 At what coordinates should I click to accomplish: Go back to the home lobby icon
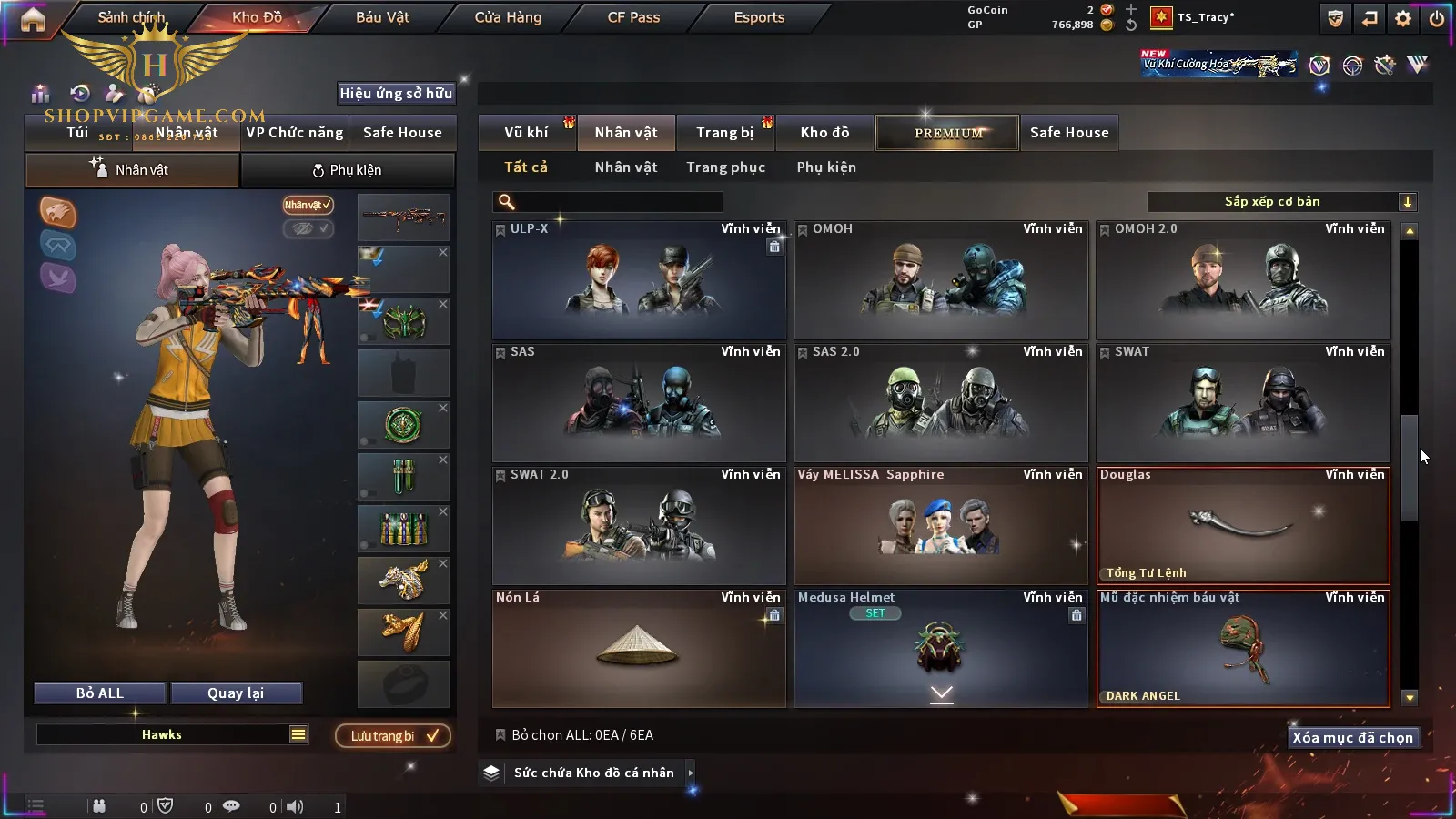tap(33, 19)
